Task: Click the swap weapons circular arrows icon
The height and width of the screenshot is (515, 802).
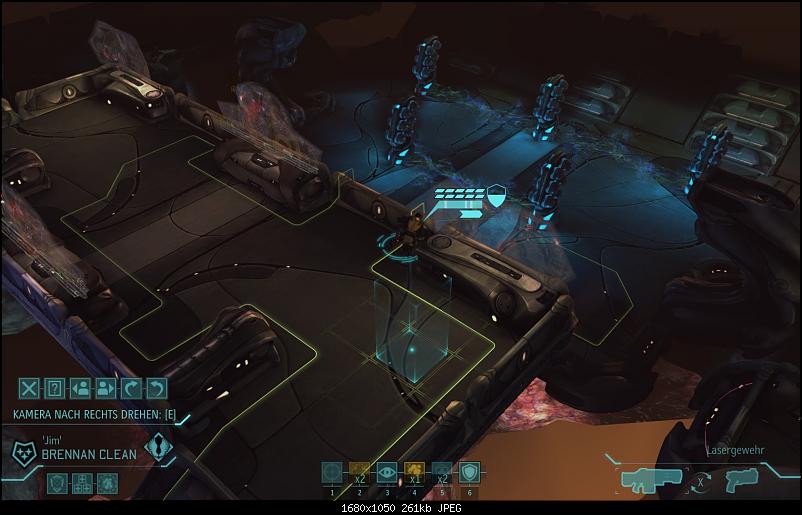Action: pos(704,479)
